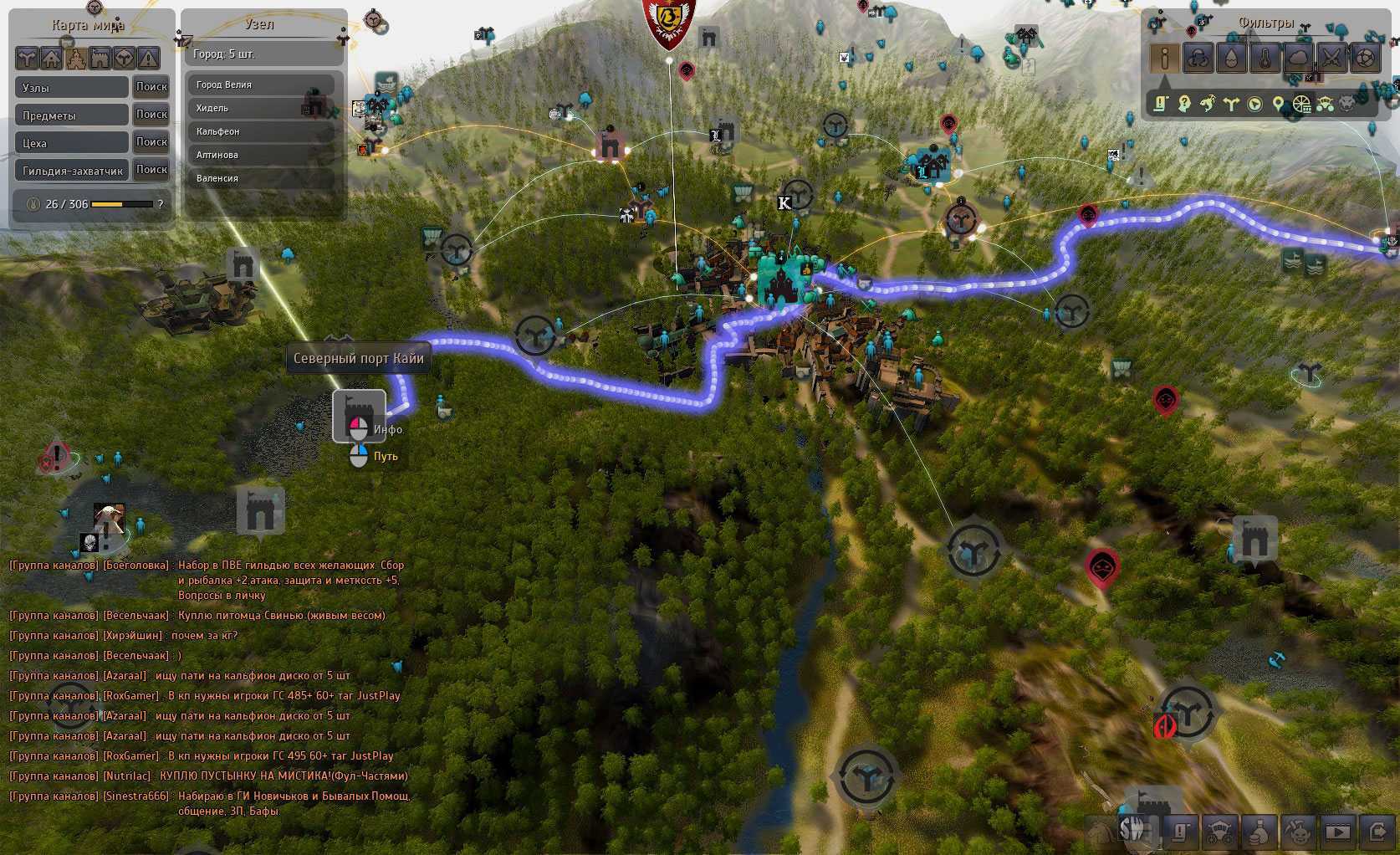
Task: Exit the world map with the exit icon
Action: [x=1377, y=832]
